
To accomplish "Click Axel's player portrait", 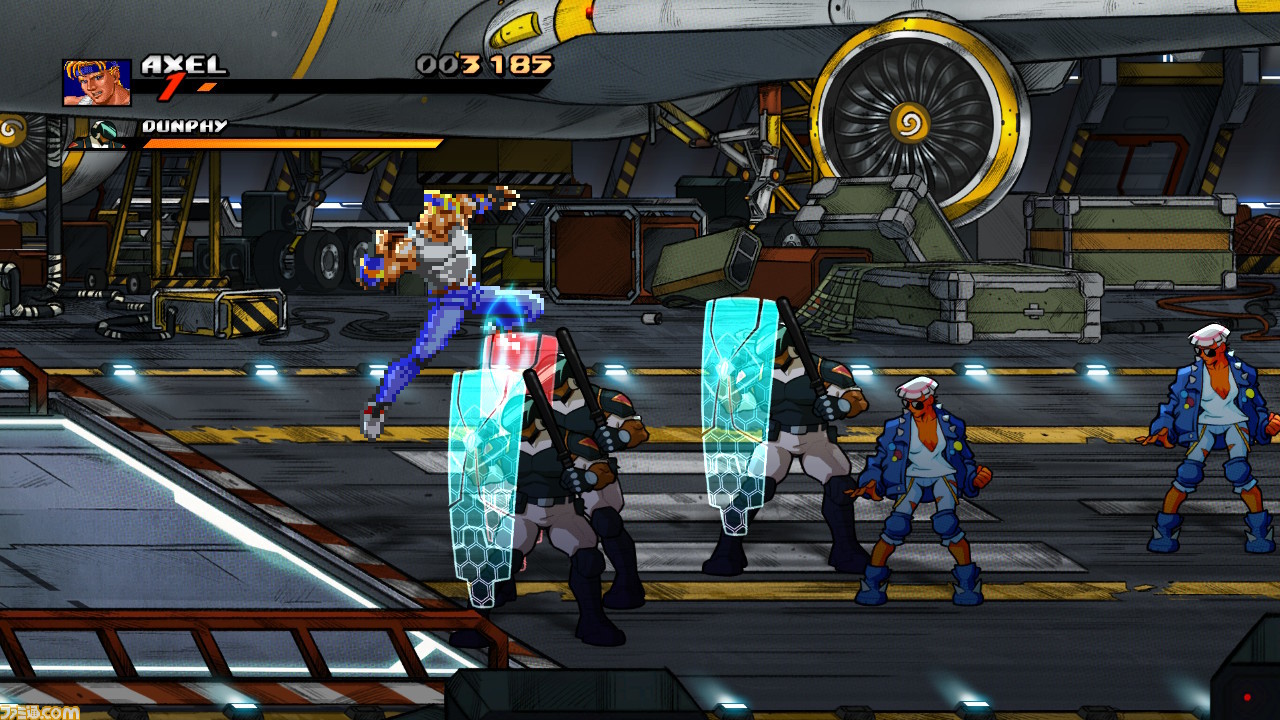I will click(97, 82).
